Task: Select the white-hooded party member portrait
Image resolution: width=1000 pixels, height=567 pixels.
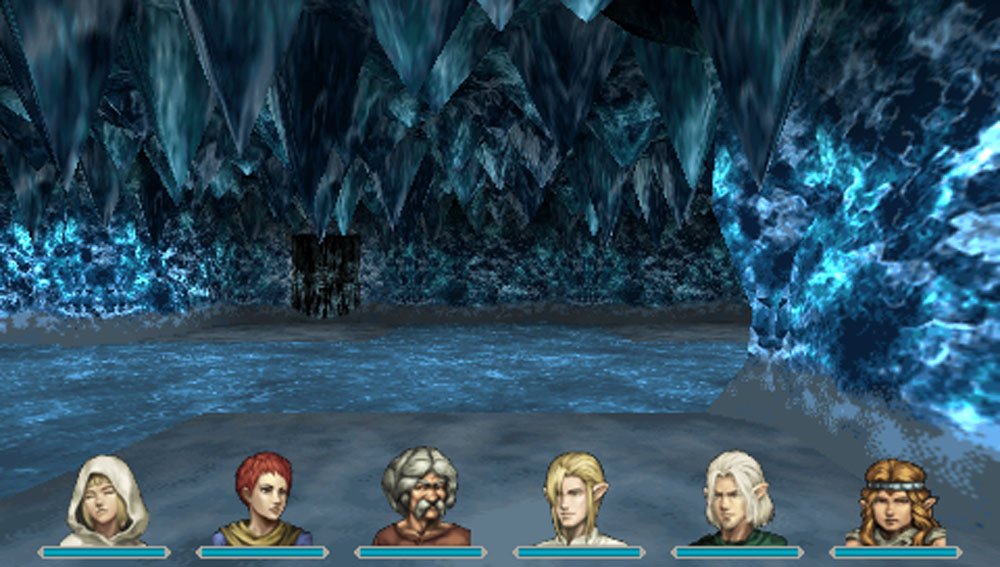Action: click(105, 501)
